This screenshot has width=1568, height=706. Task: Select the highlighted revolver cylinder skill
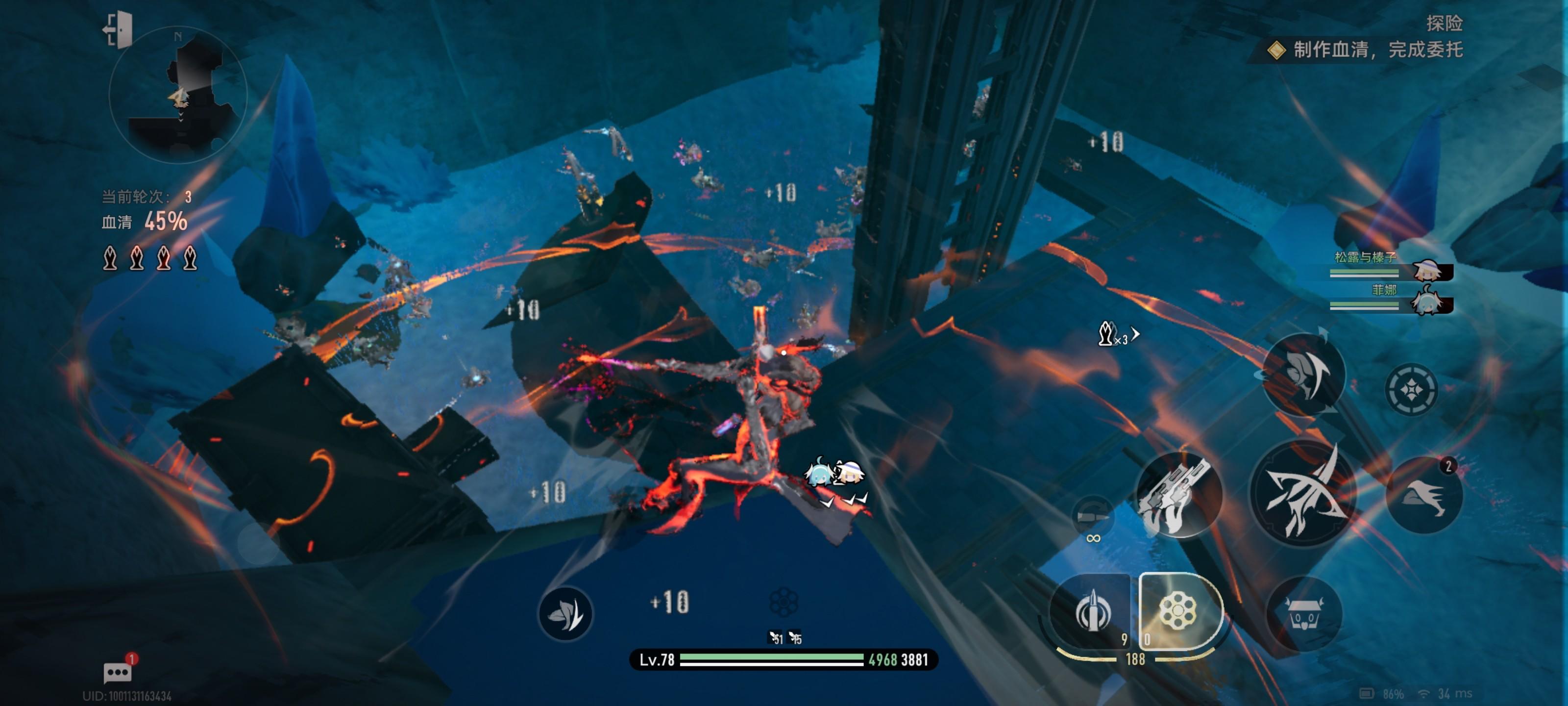(x=1178, y=611)
